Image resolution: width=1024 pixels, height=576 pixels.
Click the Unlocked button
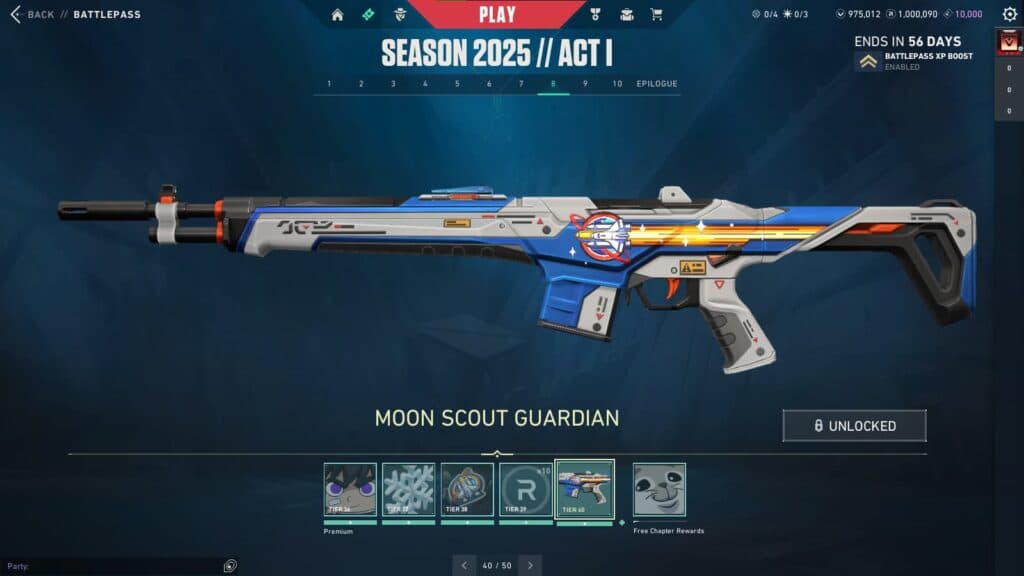[x=854, y=425]
